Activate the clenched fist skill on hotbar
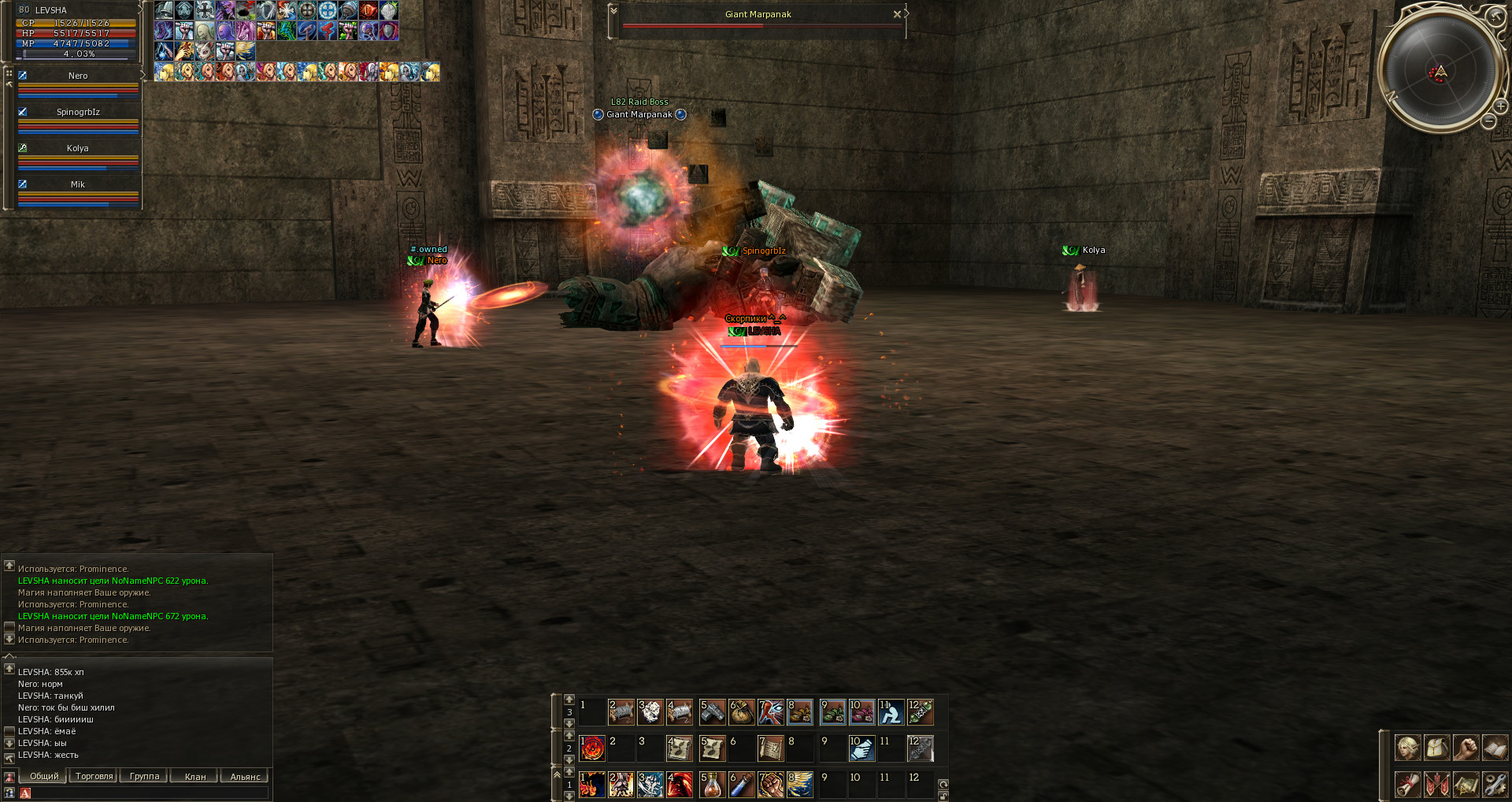This screenshot has height=802, width=1512. coord(770,785)
